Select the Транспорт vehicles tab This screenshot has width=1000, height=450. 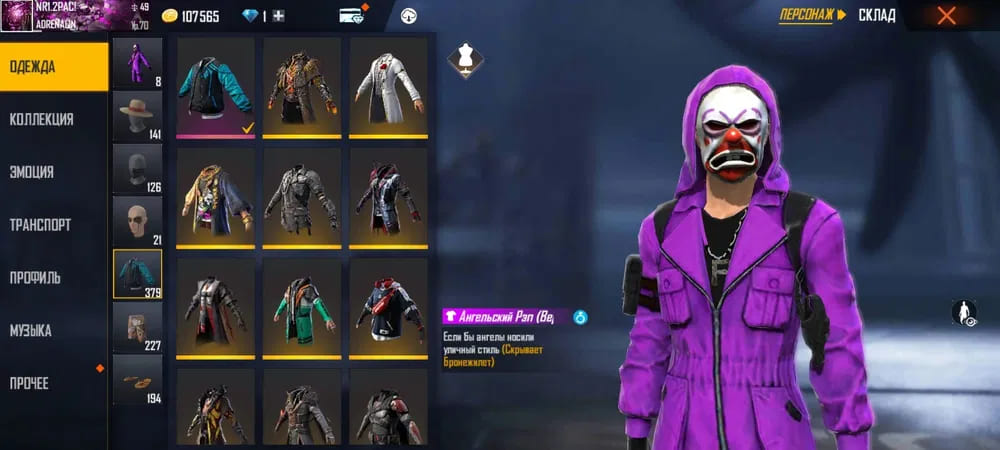(x=54, y=225)
